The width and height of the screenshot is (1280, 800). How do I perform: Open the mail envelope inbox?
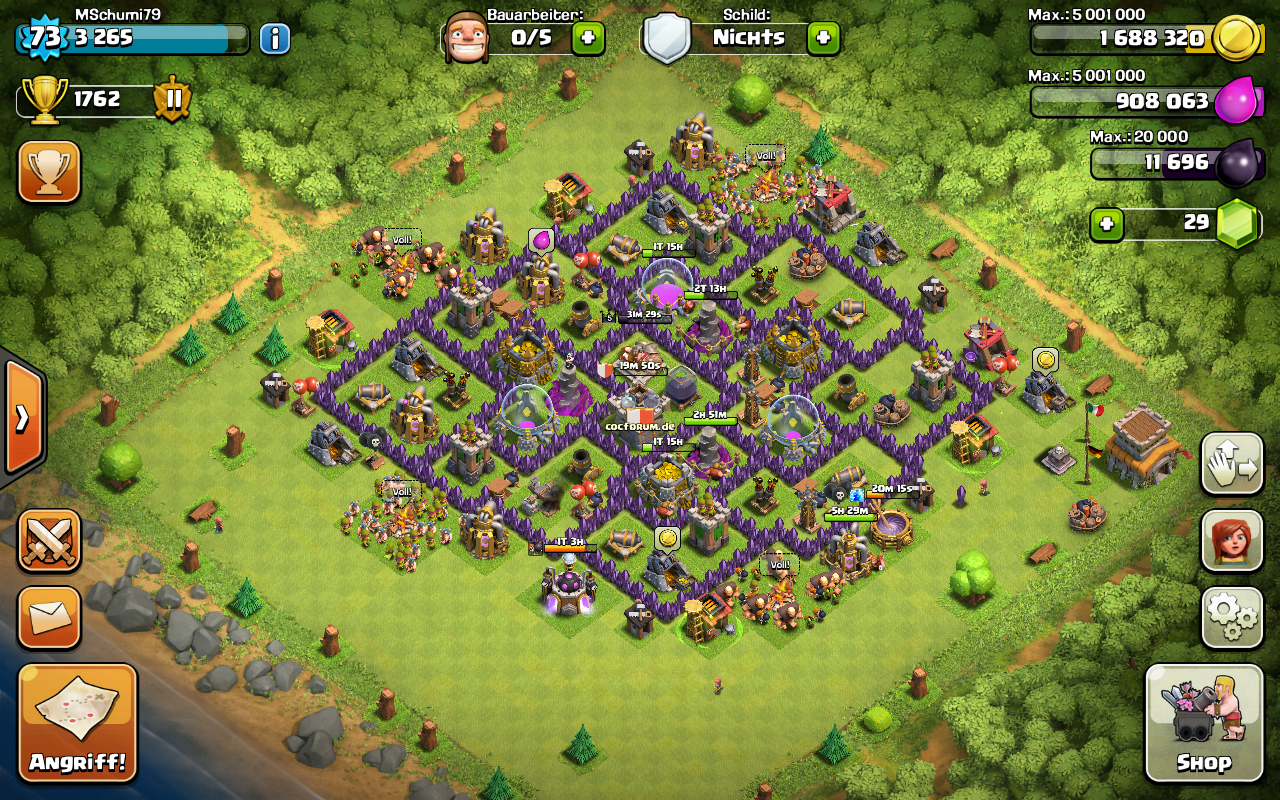click(x=49, y=617)
